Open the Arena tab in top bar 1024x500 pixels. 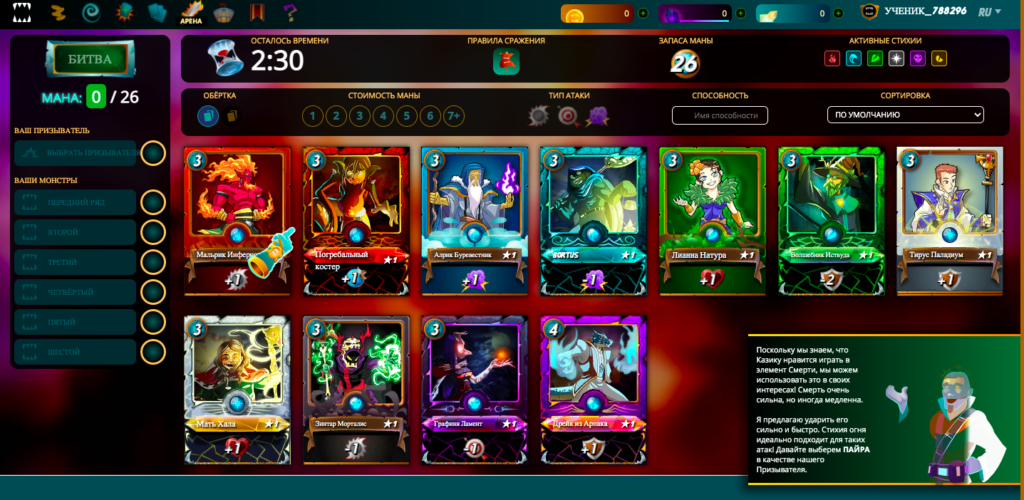[x=191, y=13]
